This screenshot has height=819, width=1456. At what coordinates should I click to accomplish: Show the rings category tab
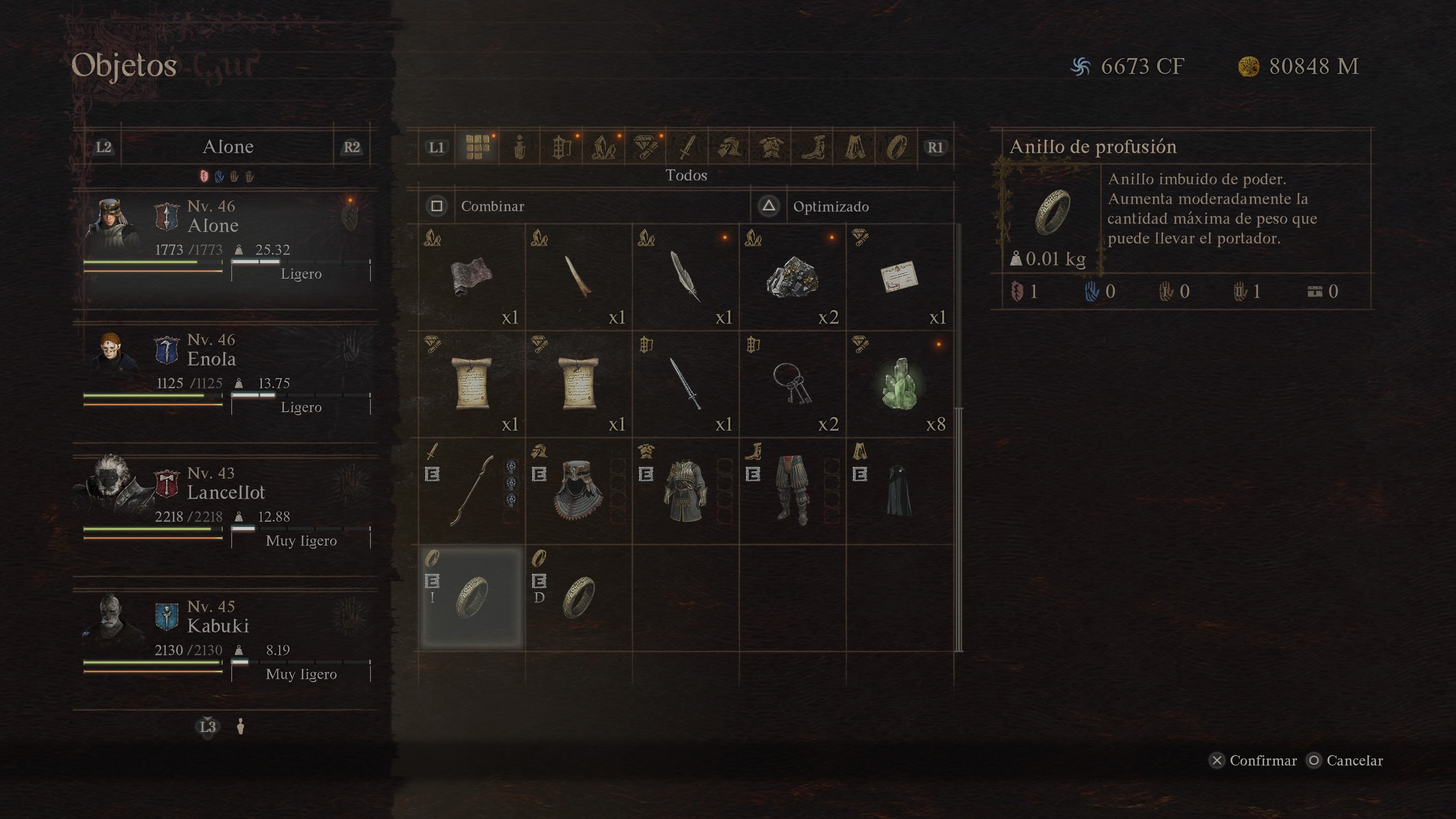click(896, 147)
